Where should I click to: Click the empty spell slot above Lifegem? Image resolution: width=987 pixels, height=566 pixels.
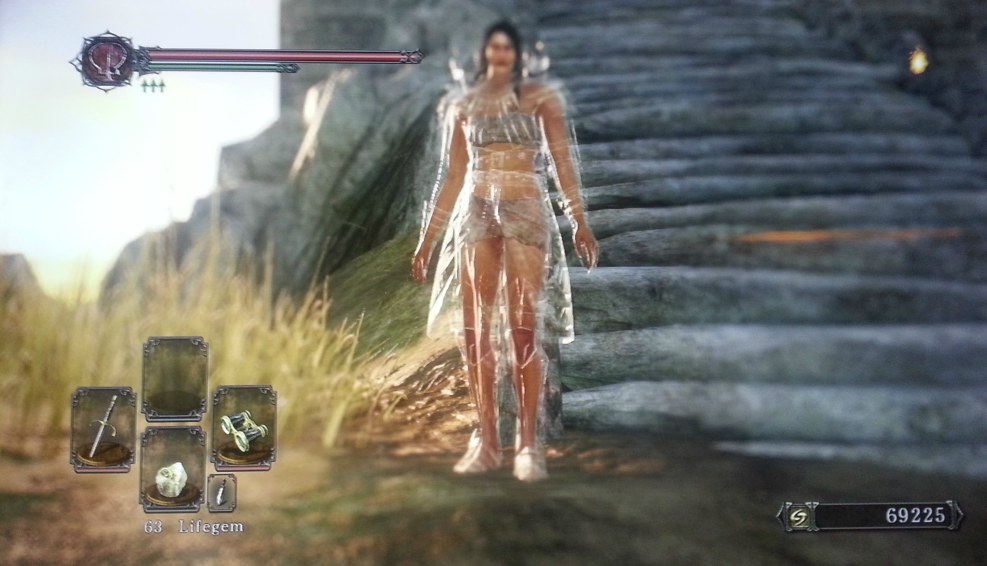click(x=174, y=378)
